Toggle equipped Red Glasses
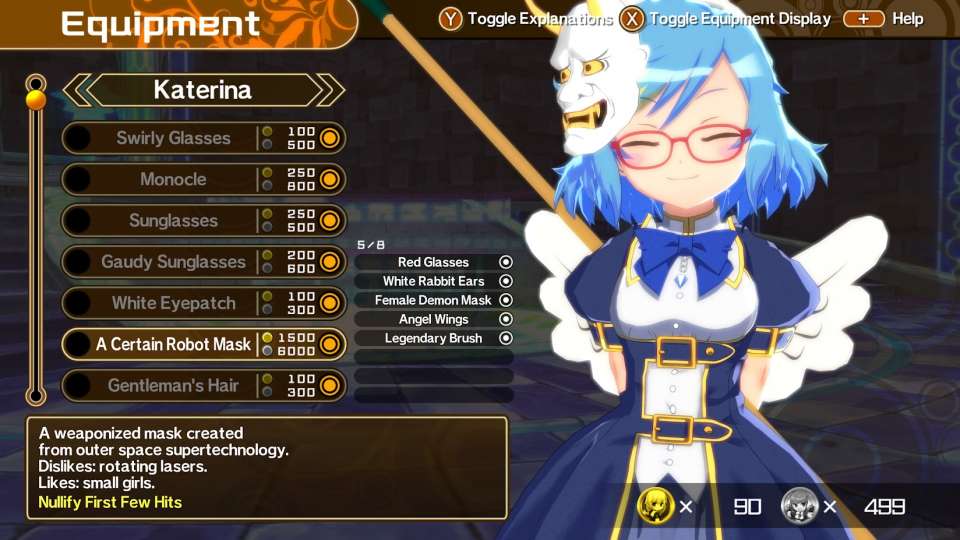The width and height of the screenshot is (960, 540). pos(433,262)
